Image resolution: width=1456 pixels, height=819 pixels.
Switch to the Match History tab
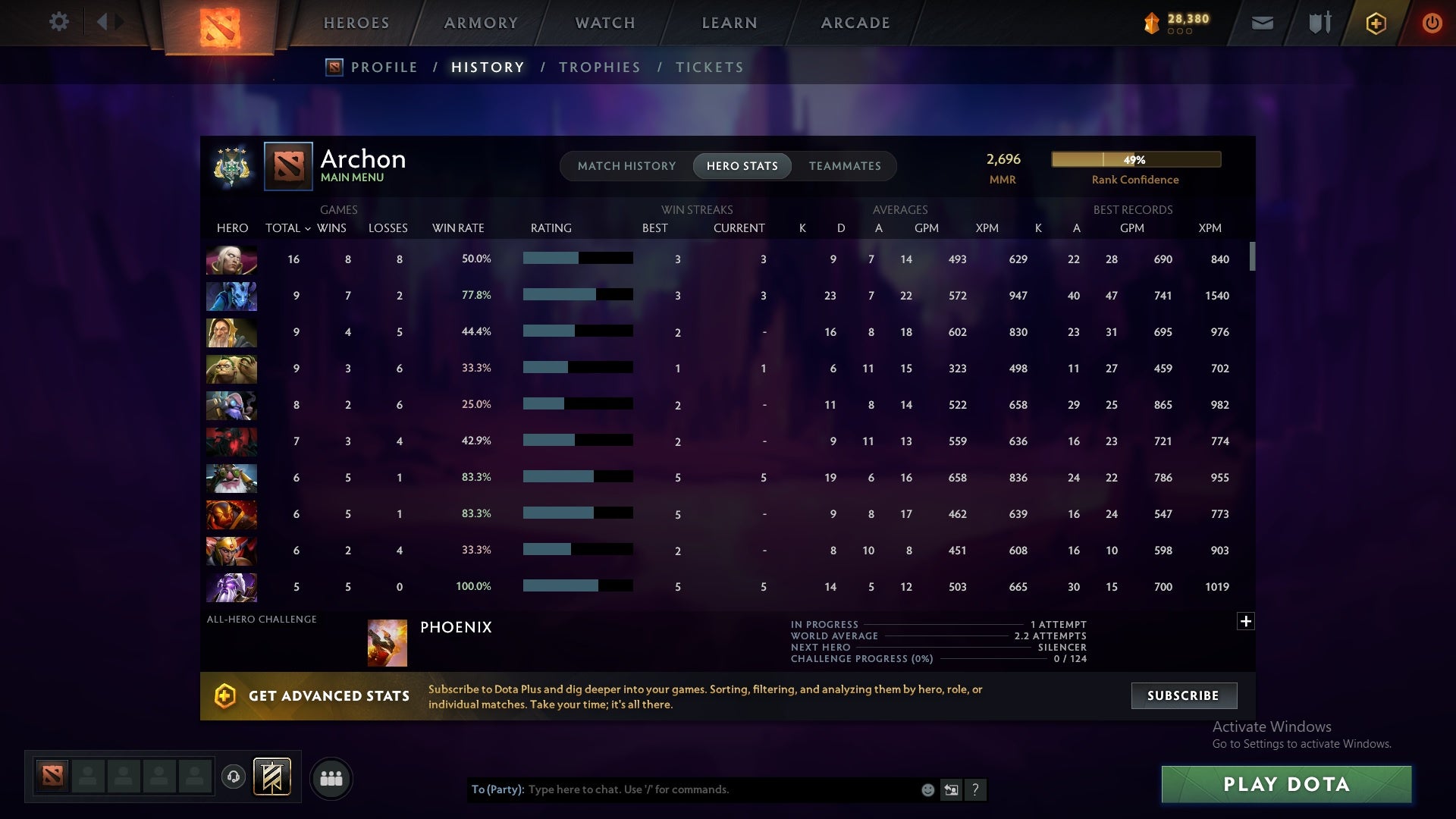click(x=626, y=165)
